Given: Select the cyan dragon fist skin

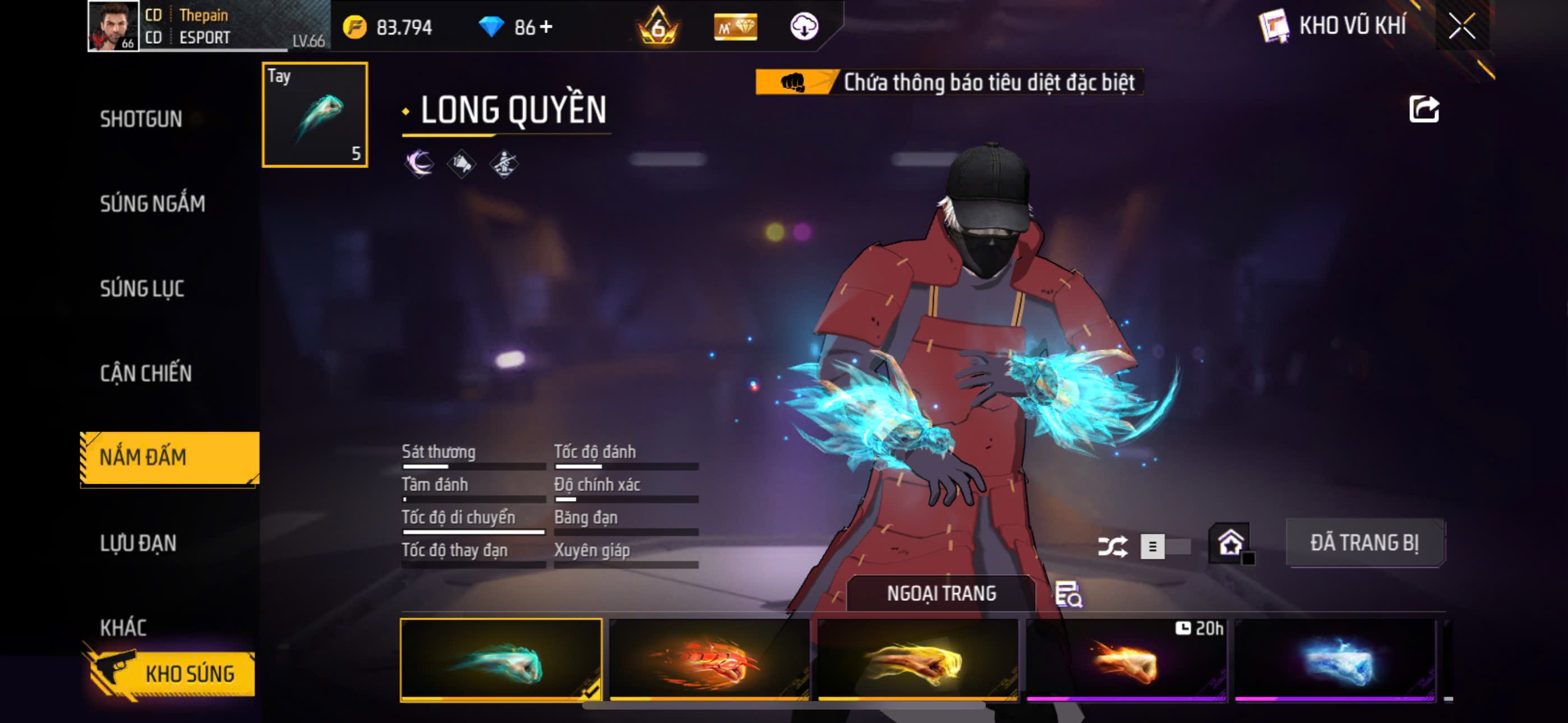Looking at the screenshot, I should pyautogui.click(x=500, y=660).
